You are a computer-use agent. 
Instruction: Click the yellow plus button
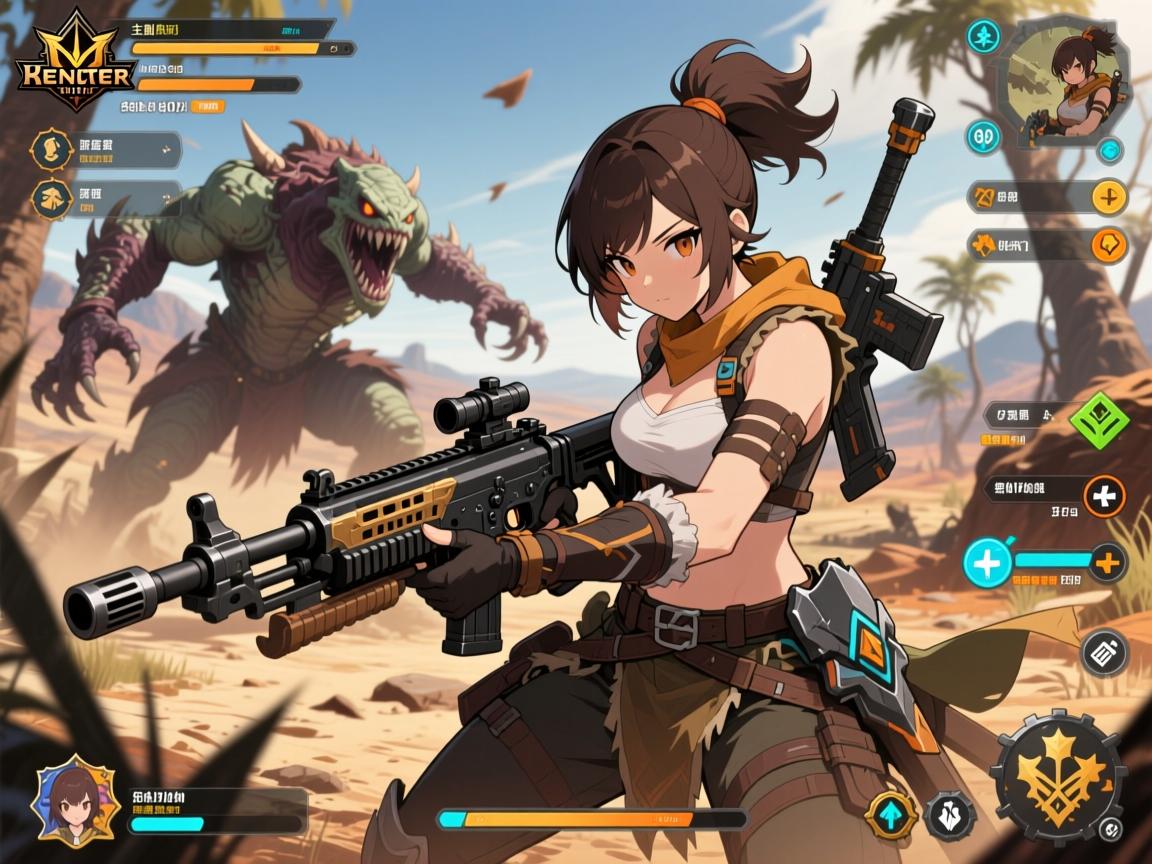[1108, 196]
